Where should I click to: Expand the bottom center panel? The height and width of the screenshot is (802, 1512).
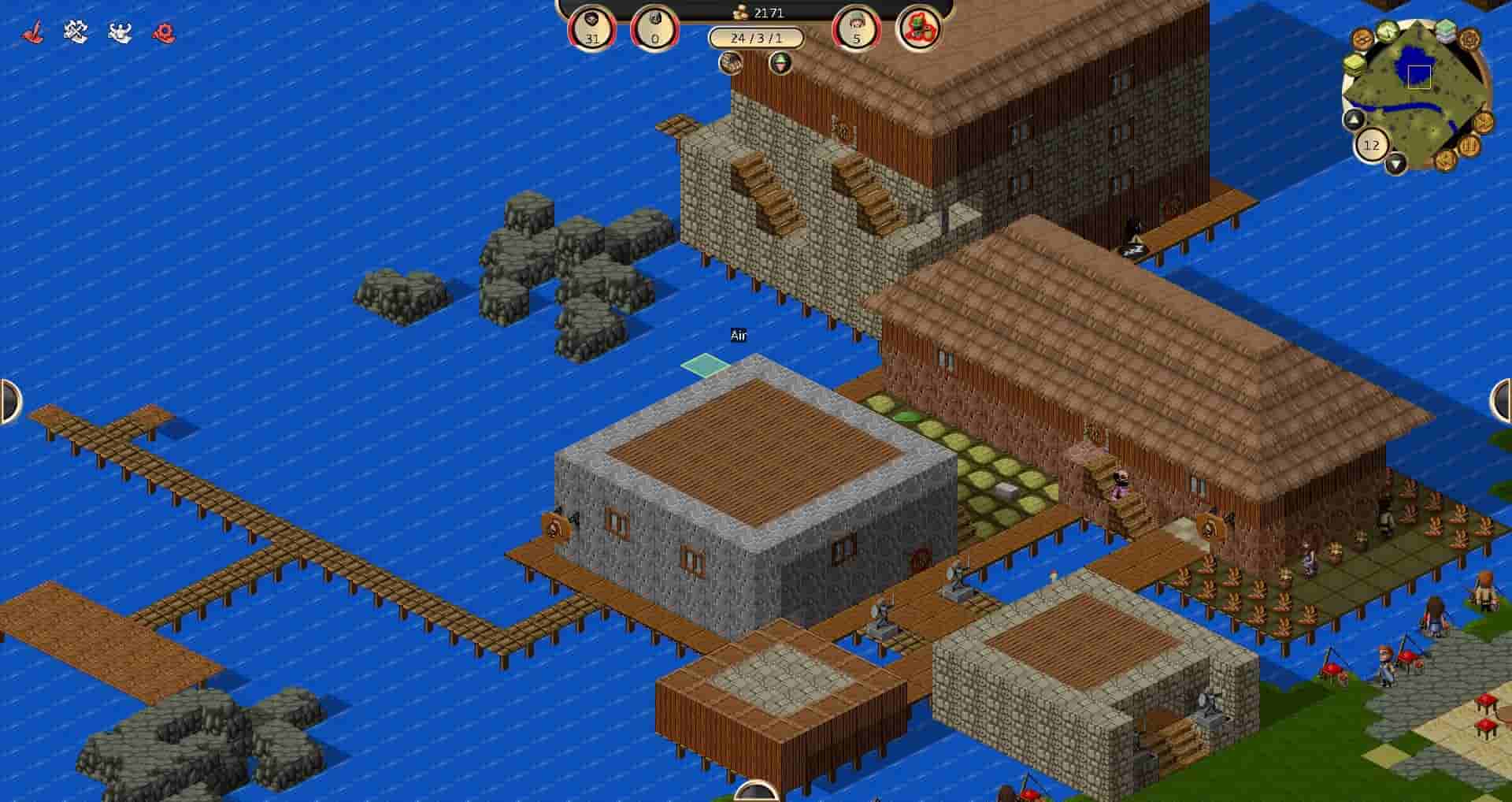(x=756, y=796)
